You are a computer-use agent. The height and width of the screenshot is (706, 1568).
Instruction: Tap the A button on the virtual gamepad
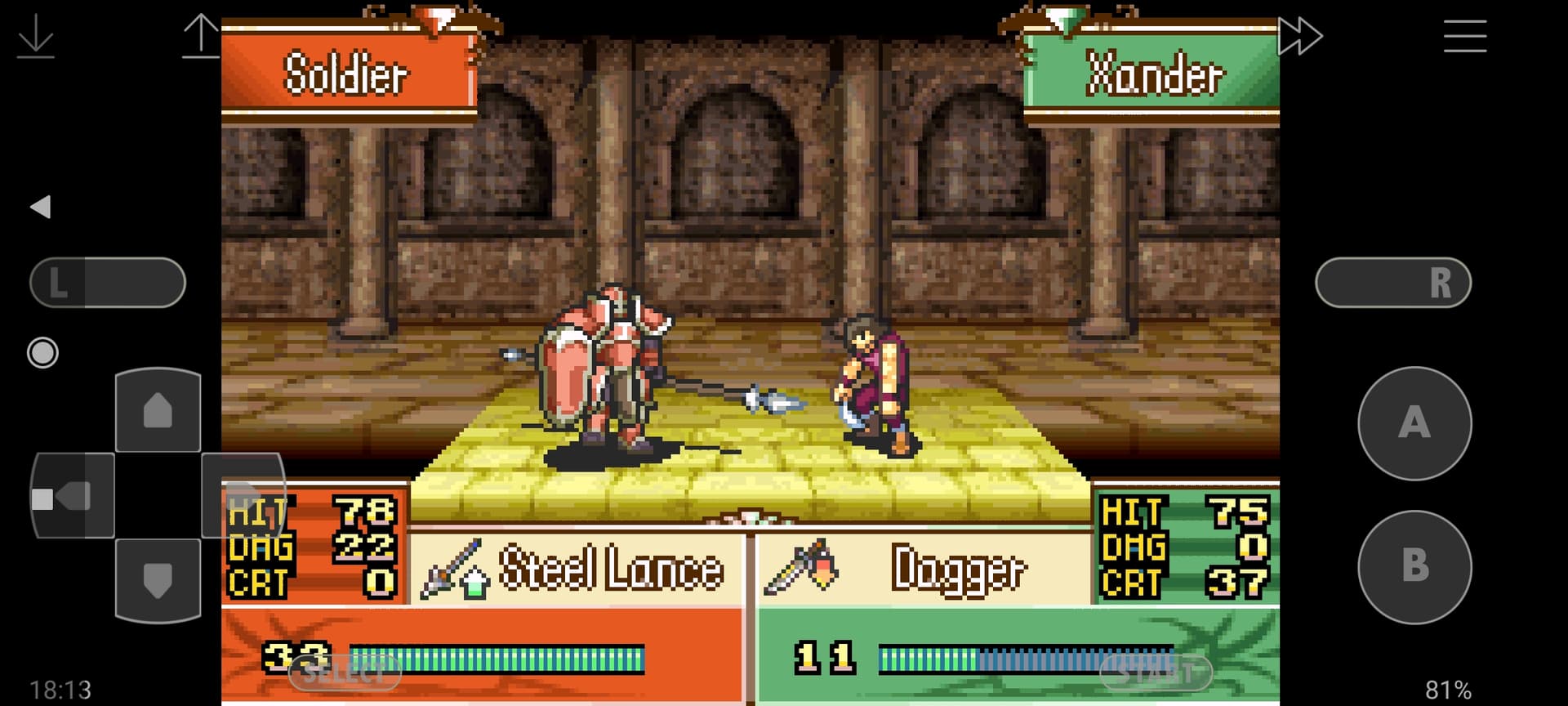coord(1414,423)
